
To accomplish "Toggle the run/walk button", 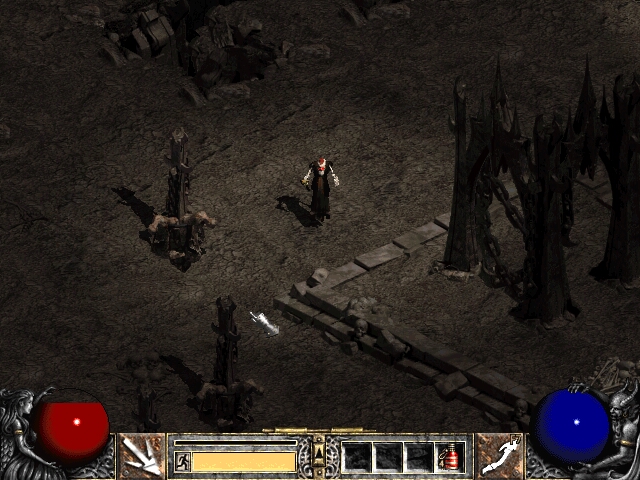I will [x=183, y=461].
